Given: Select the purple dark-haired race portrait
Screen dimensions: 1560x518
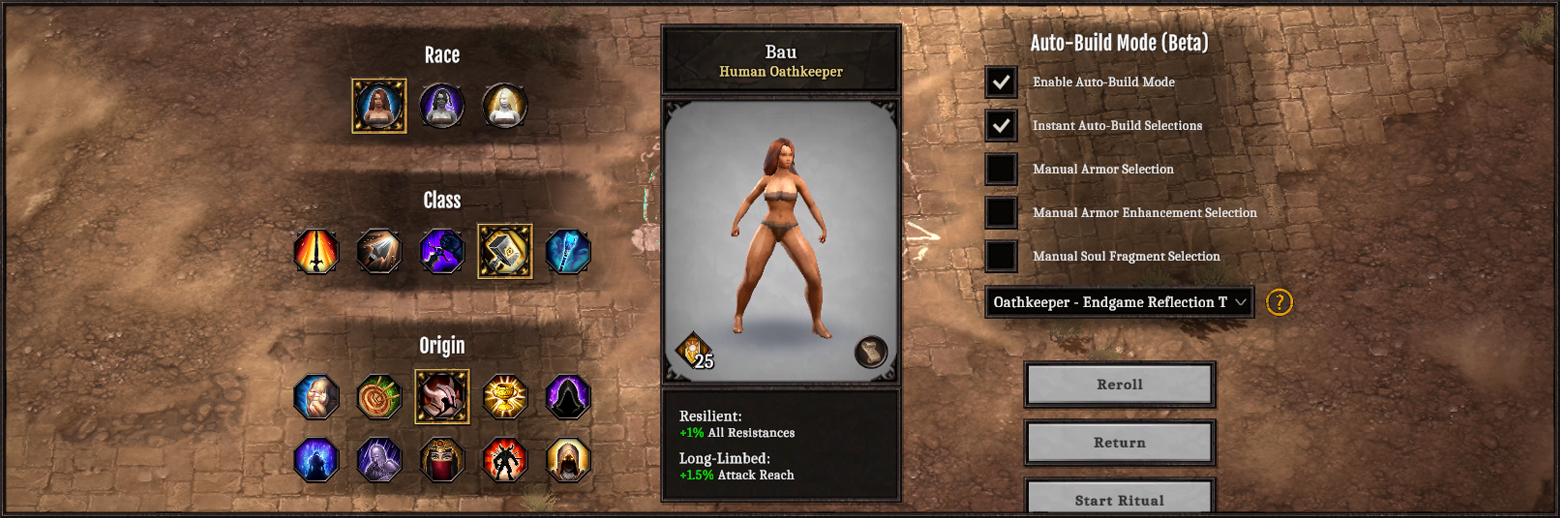Looking at the screenshot, I should (x=442, y=105).
